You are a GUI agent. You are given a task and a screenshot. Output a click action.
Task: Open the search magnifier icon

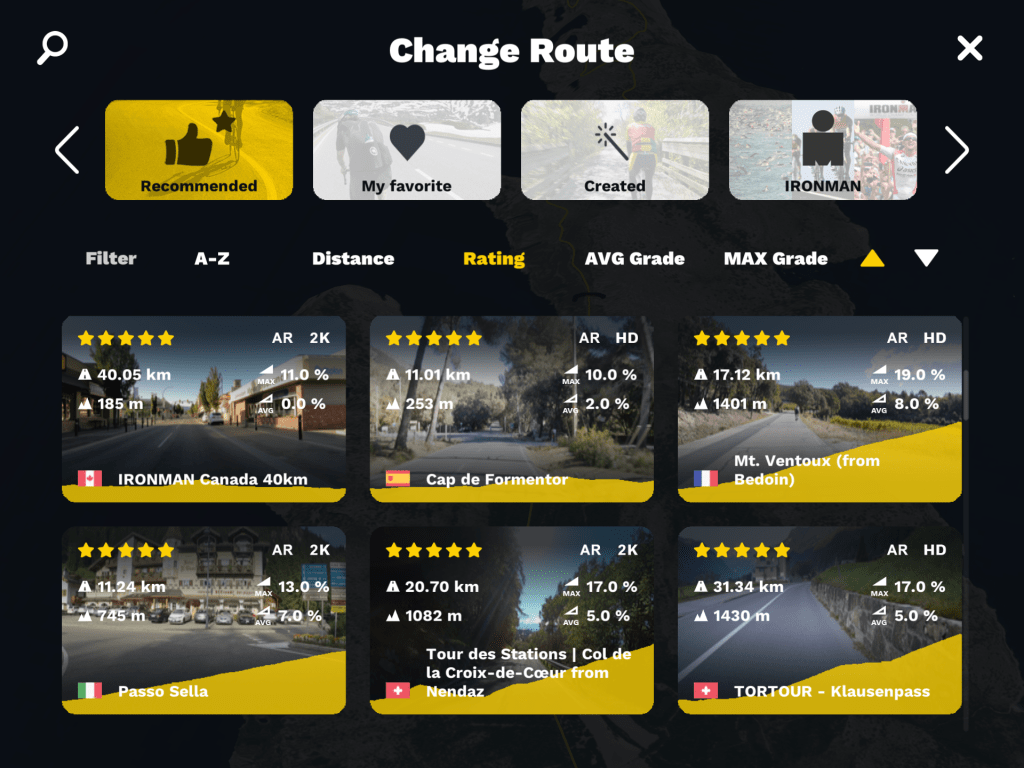click(52, 48)
